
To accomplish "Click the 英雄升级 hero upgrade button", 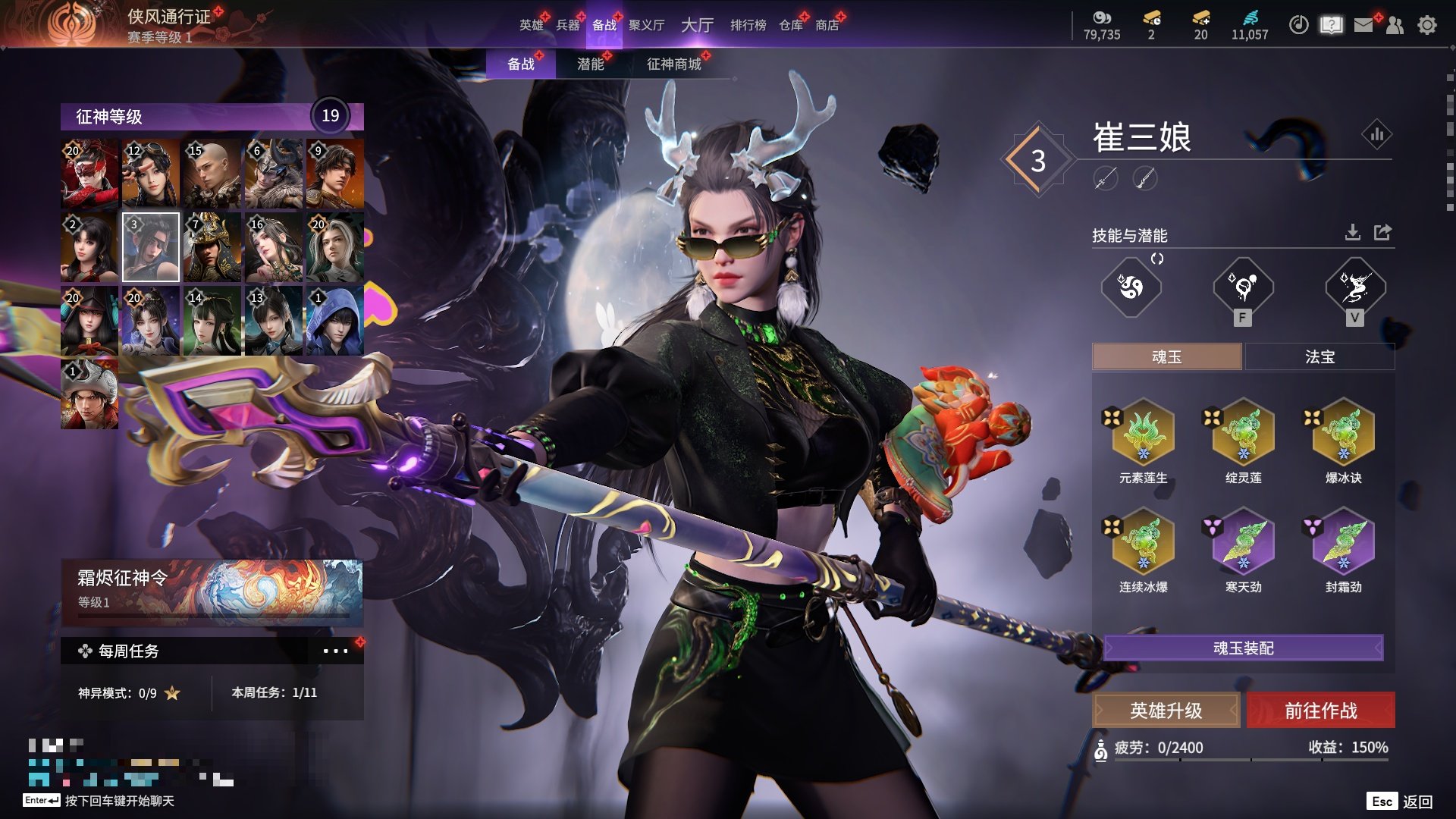I will point(1166,711).
